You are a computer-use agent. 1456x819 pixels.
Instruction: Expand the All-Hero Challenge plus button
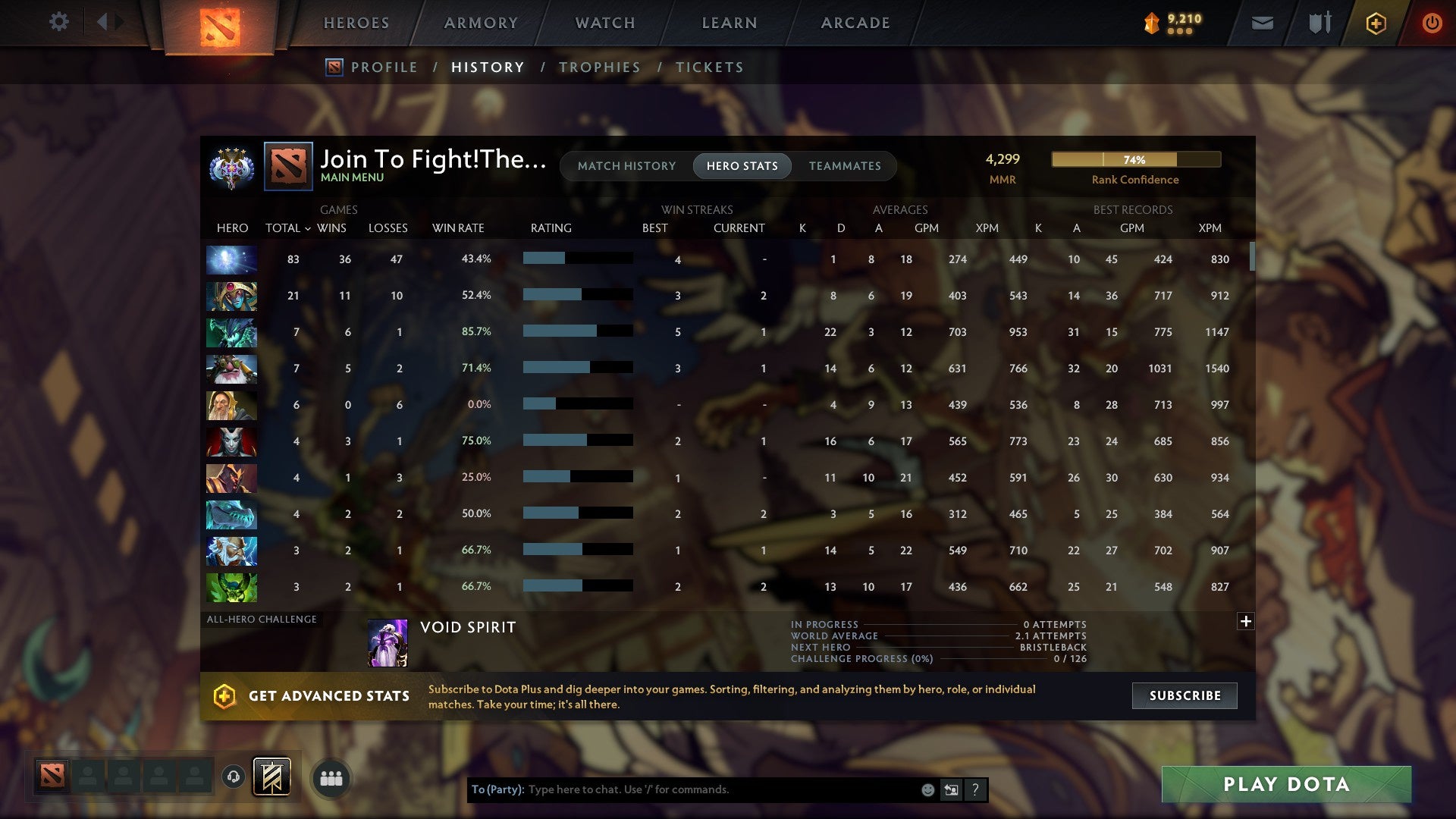tap(1246, 620)
